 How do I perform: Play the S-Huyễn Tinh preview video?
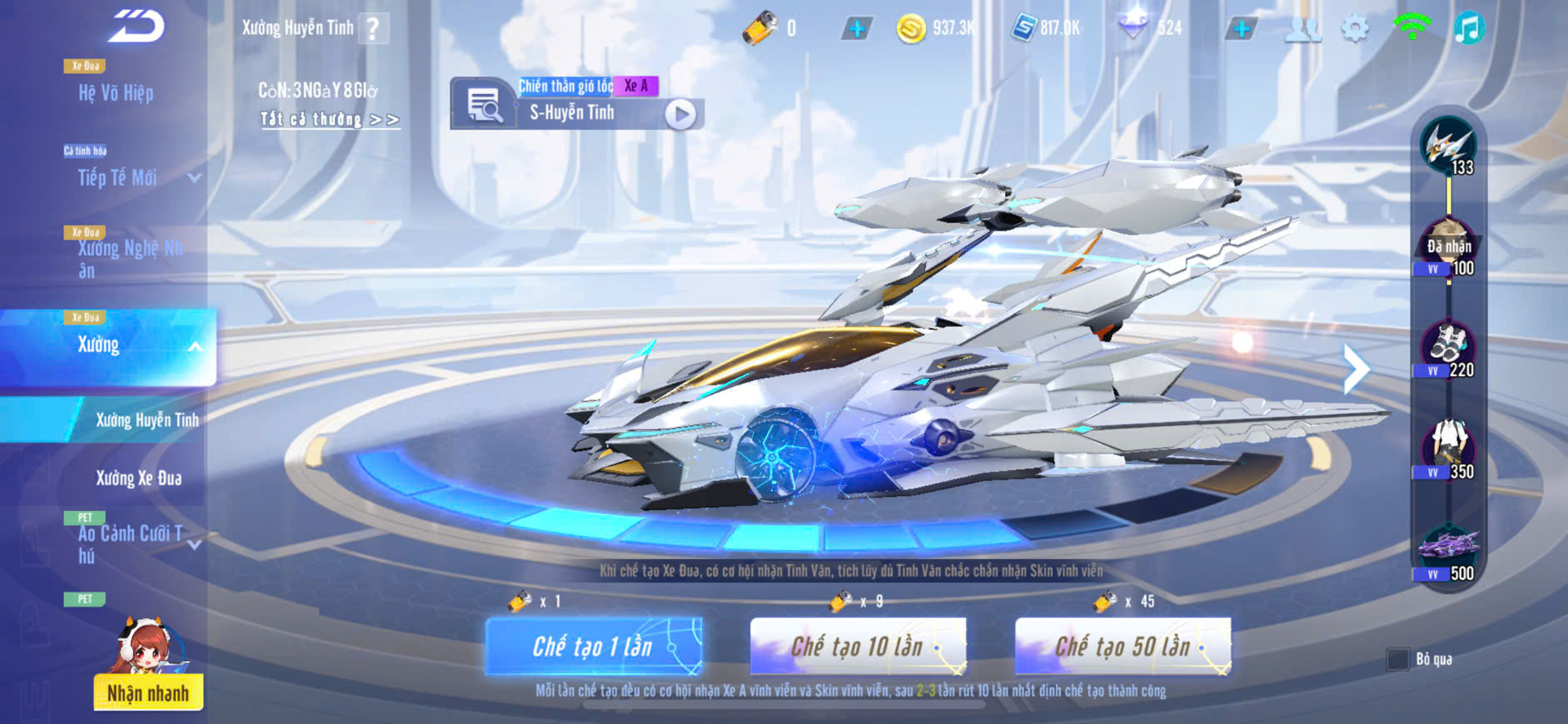(x=679, y=114)
